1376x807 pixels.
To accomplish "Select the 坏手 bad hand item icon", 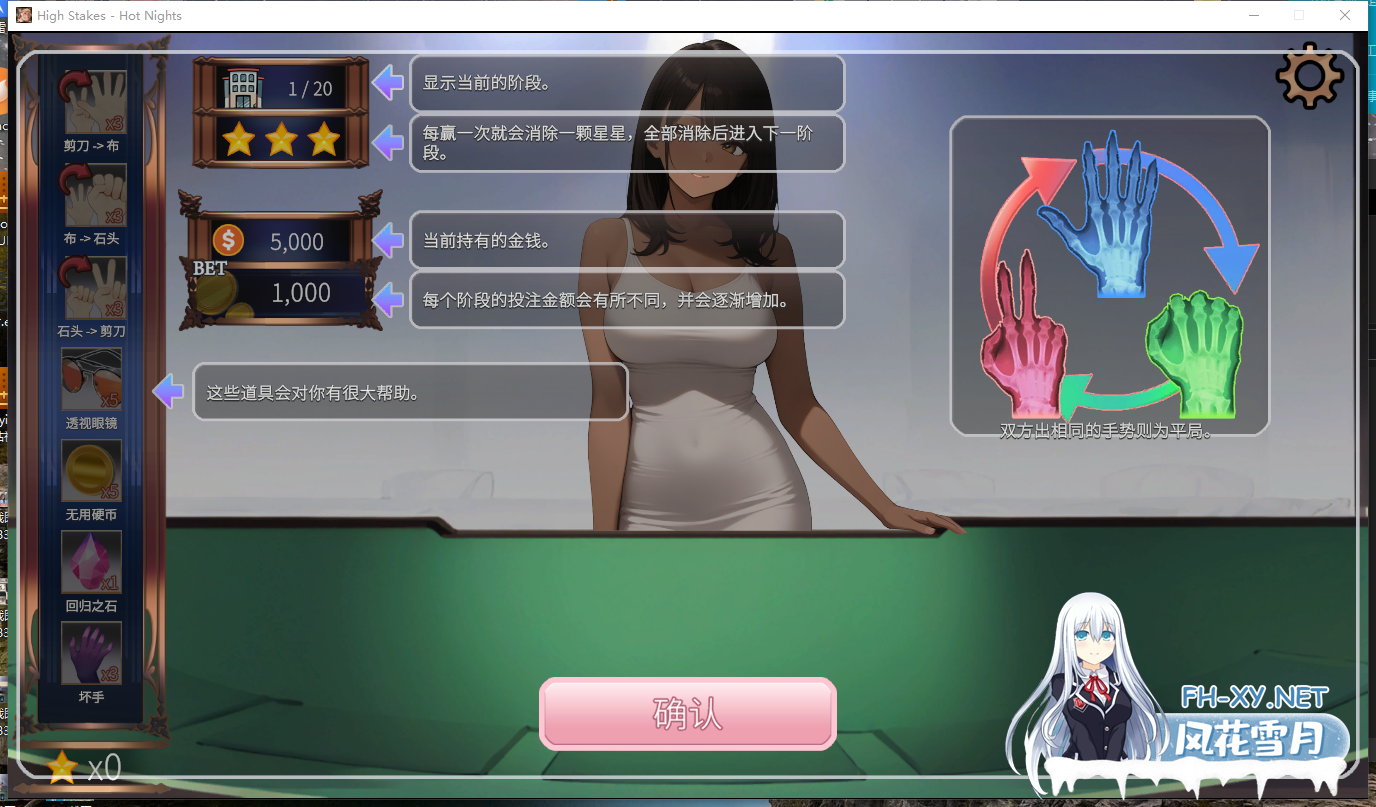I will (91, 652).
